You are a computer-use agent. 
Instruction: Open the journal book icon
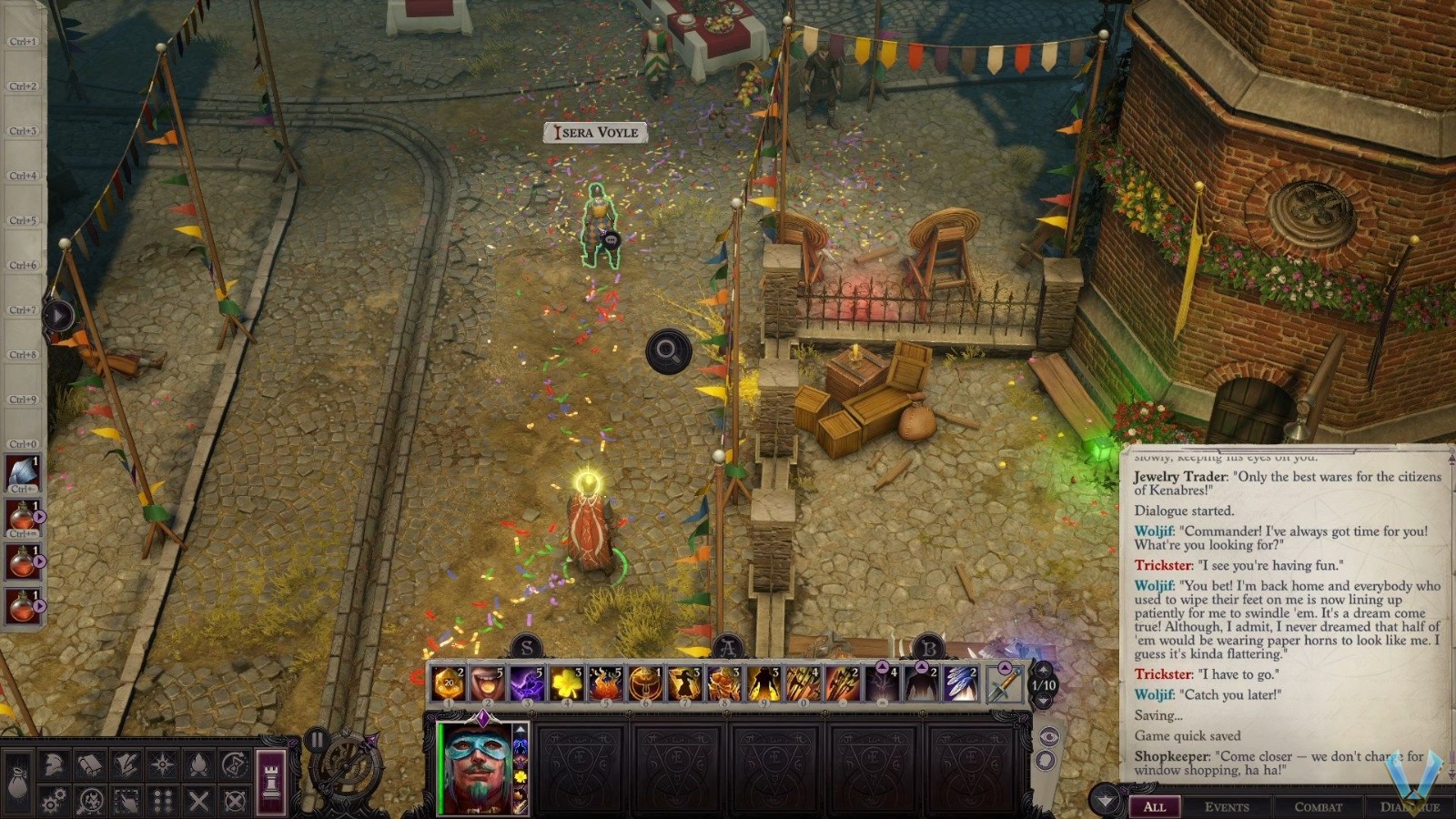(89, 763)
